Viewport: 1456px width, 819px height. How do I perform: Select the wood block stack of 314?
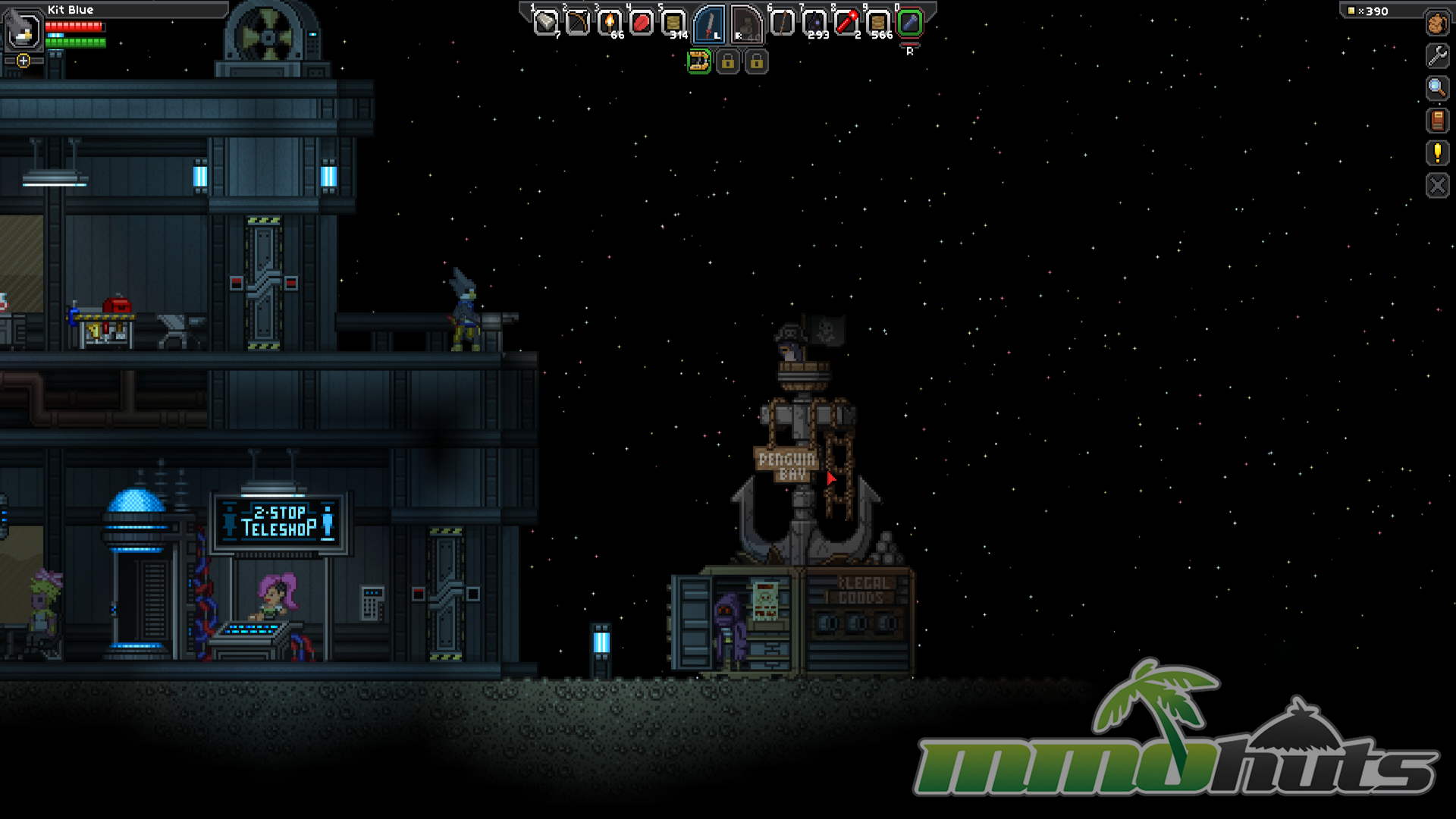[673, 24]
